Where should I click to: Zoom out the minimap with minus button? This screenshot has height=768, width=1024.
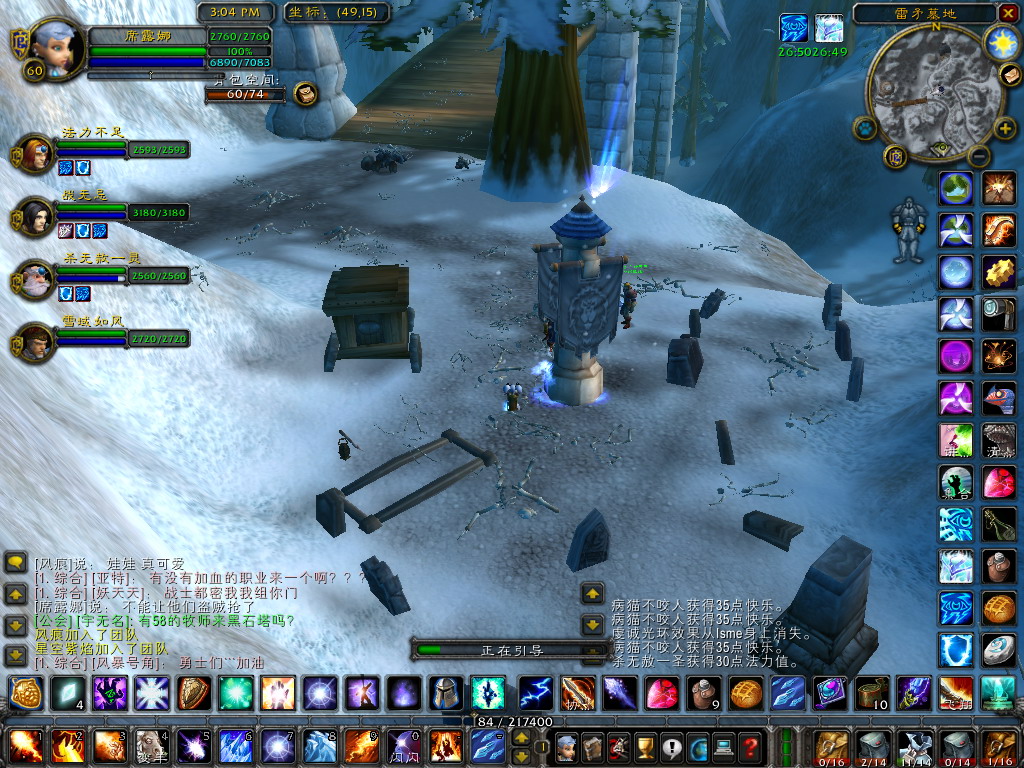pos(980,155)
